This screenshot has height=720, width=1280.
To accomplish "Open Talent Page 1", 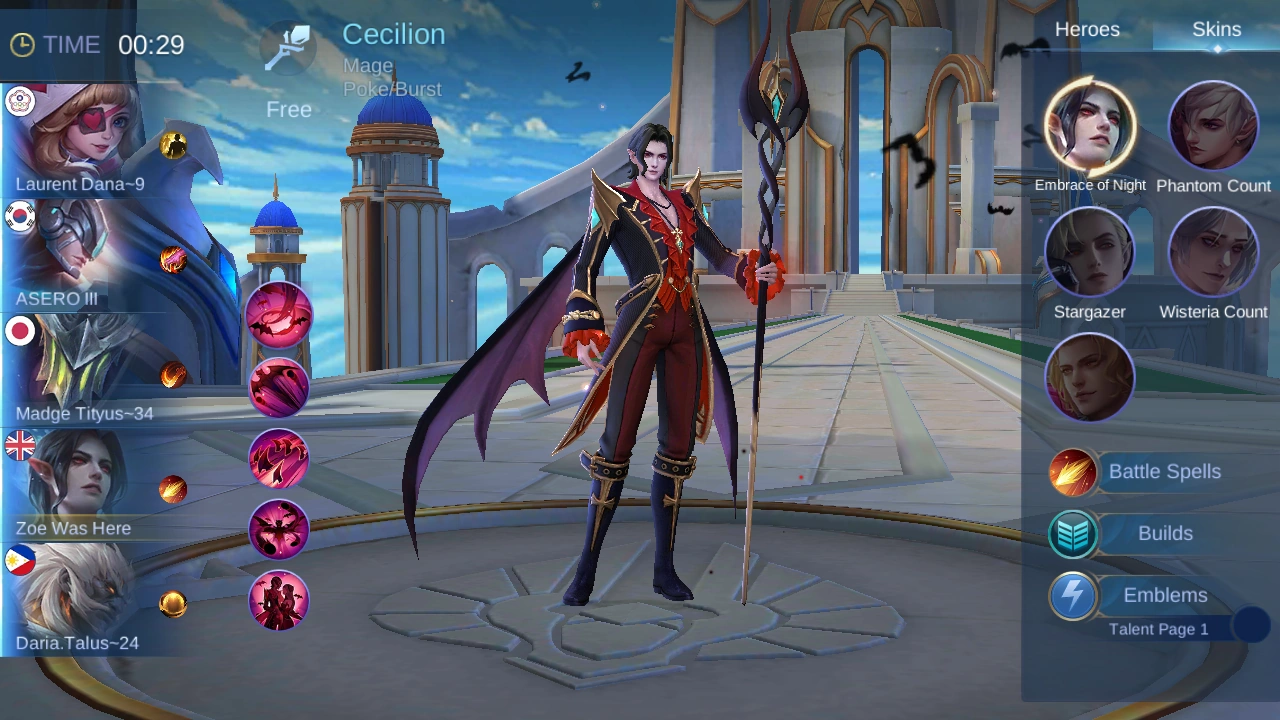I will [1158, 629].
